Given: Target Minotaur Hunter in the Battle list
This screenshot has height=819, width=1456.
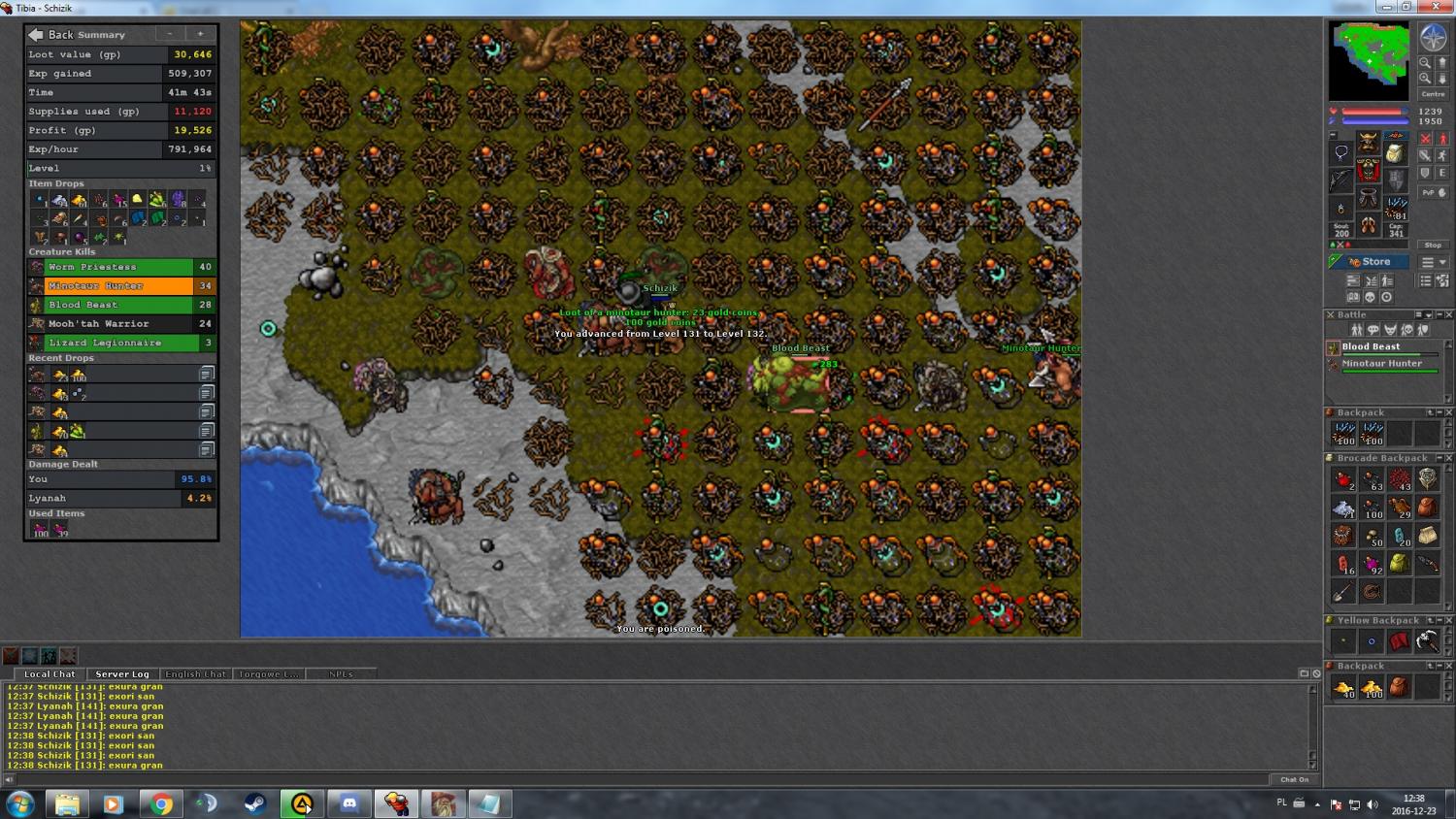Looking at the screenshot, I should 1381,364.
